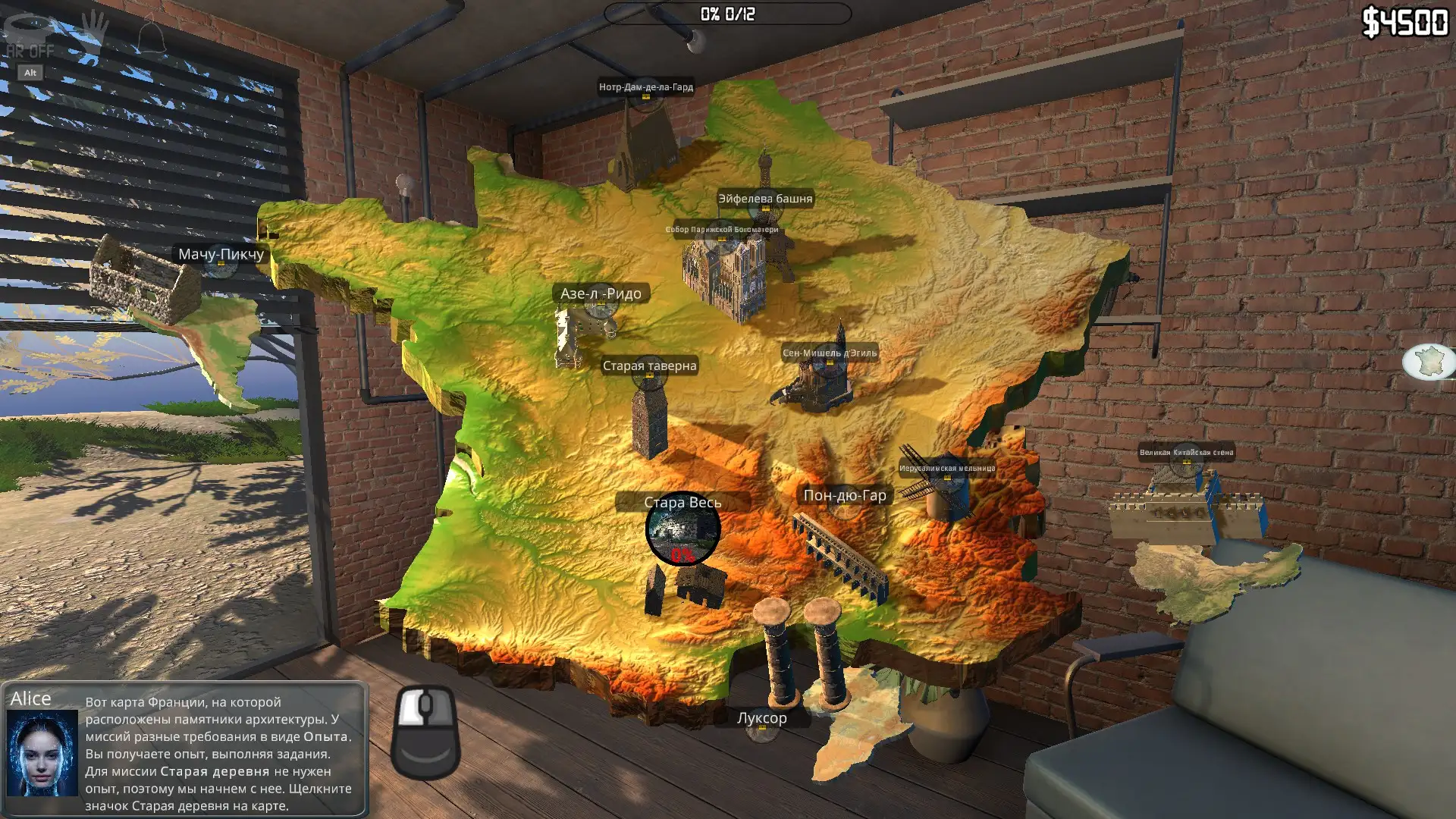Click Alice's portrait in the dialogue box
Viewport: 1456px width, 819px height.
(x=42, y=752)
